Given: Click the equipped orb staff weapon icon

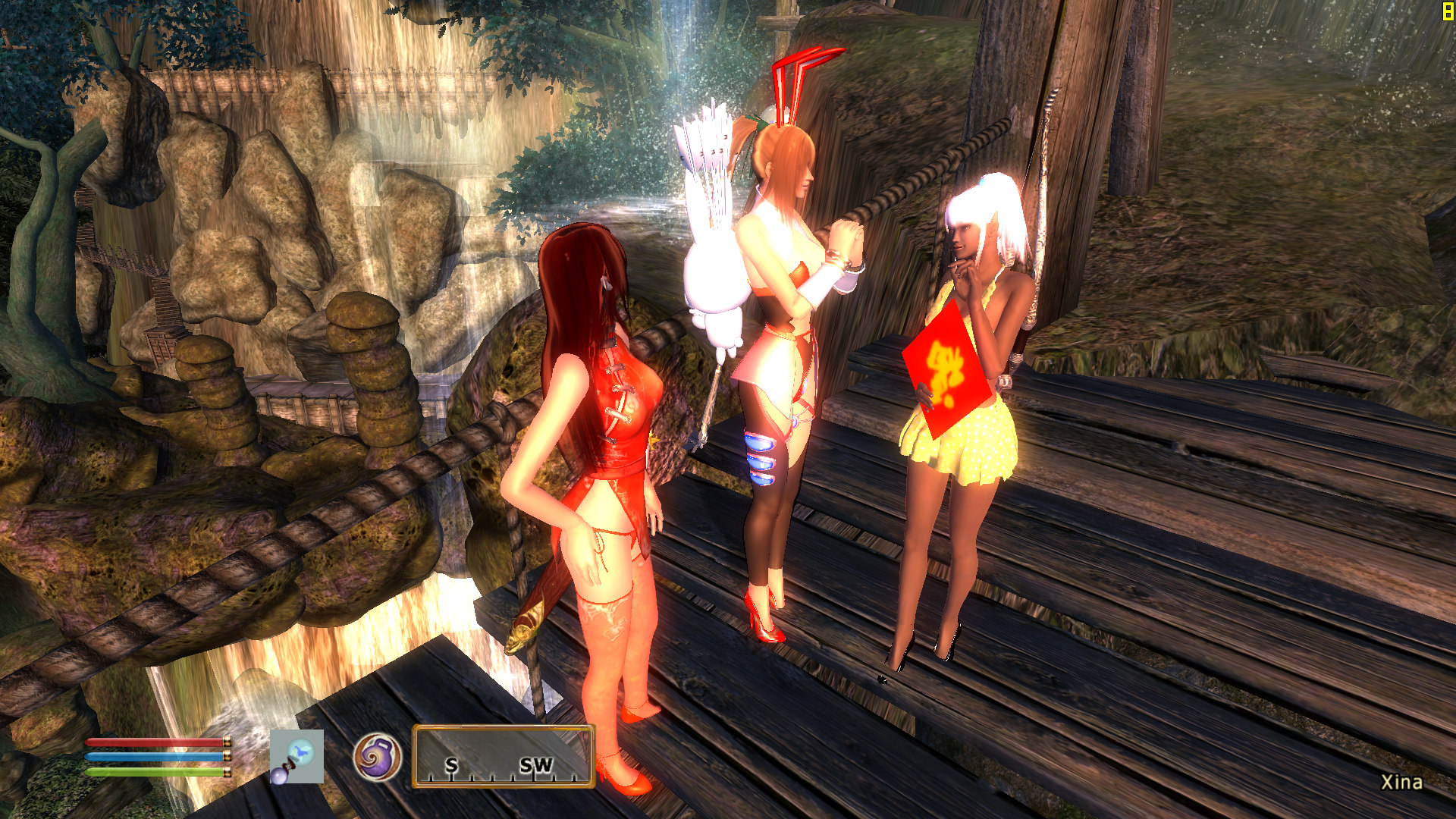Looking at the screenshot, I should 297,756.
